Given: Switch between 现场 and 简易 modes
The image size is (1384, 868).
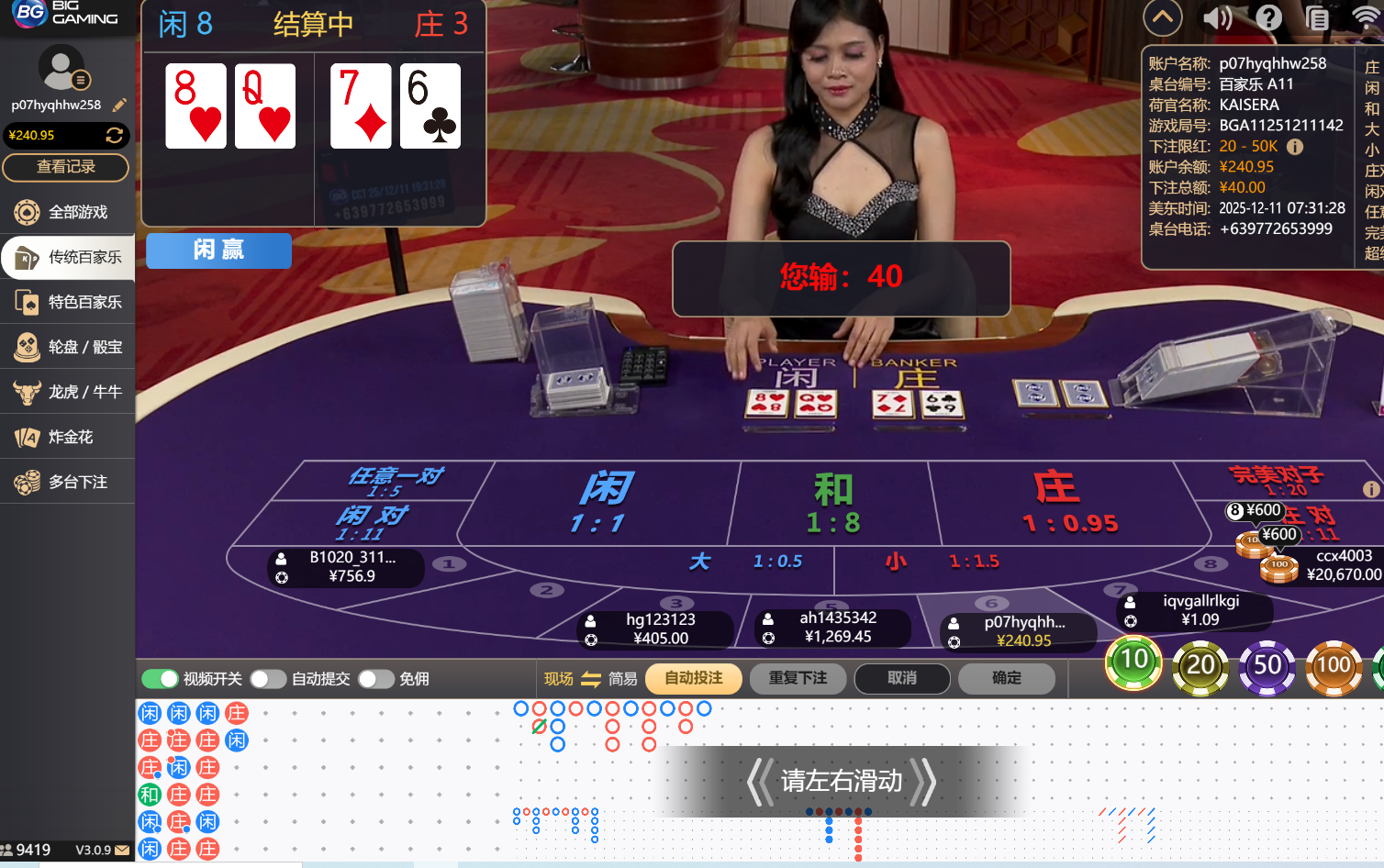Looking at the screenshot, I should (590, 679).
